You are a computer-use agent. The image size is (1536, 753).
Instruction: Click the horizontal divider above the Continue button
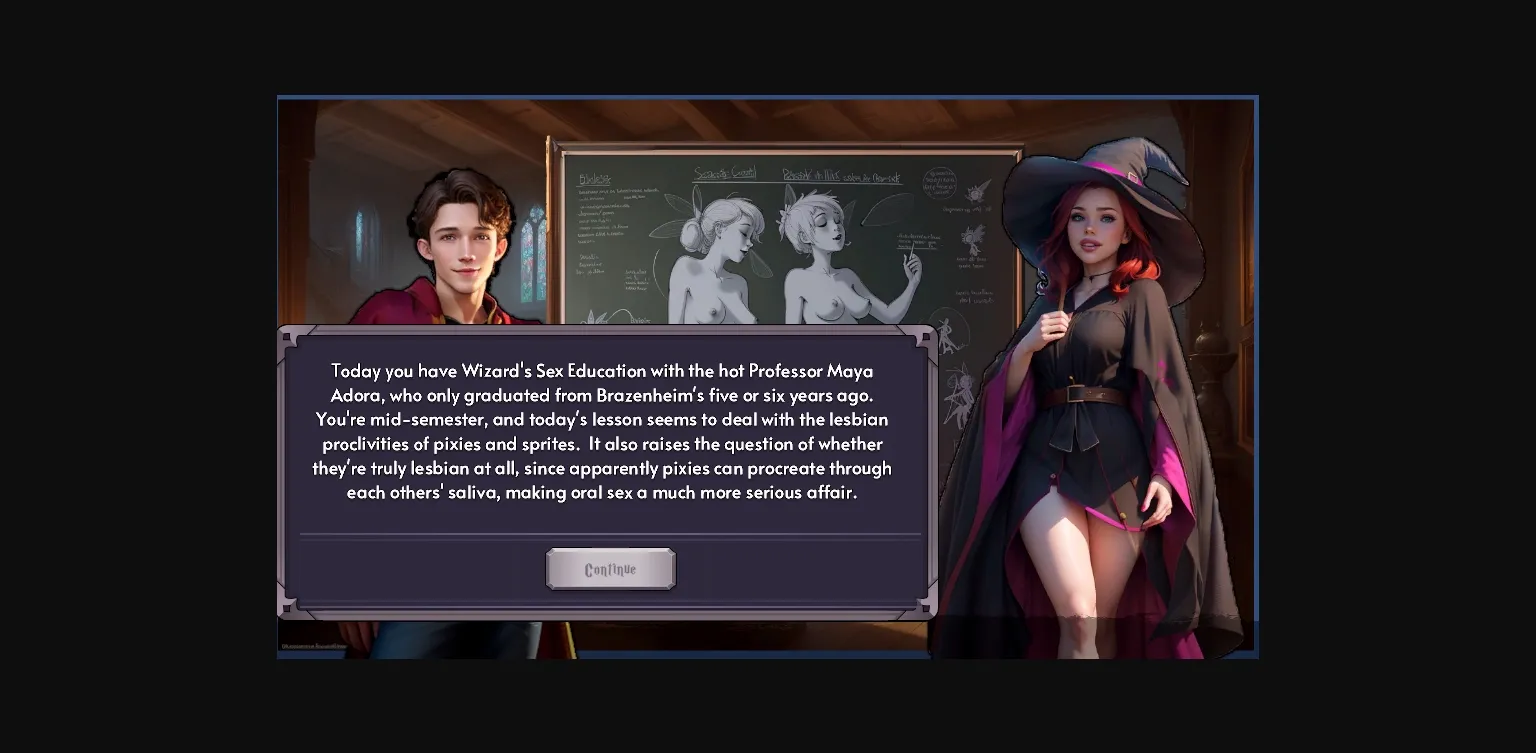(x=610, y=536)
